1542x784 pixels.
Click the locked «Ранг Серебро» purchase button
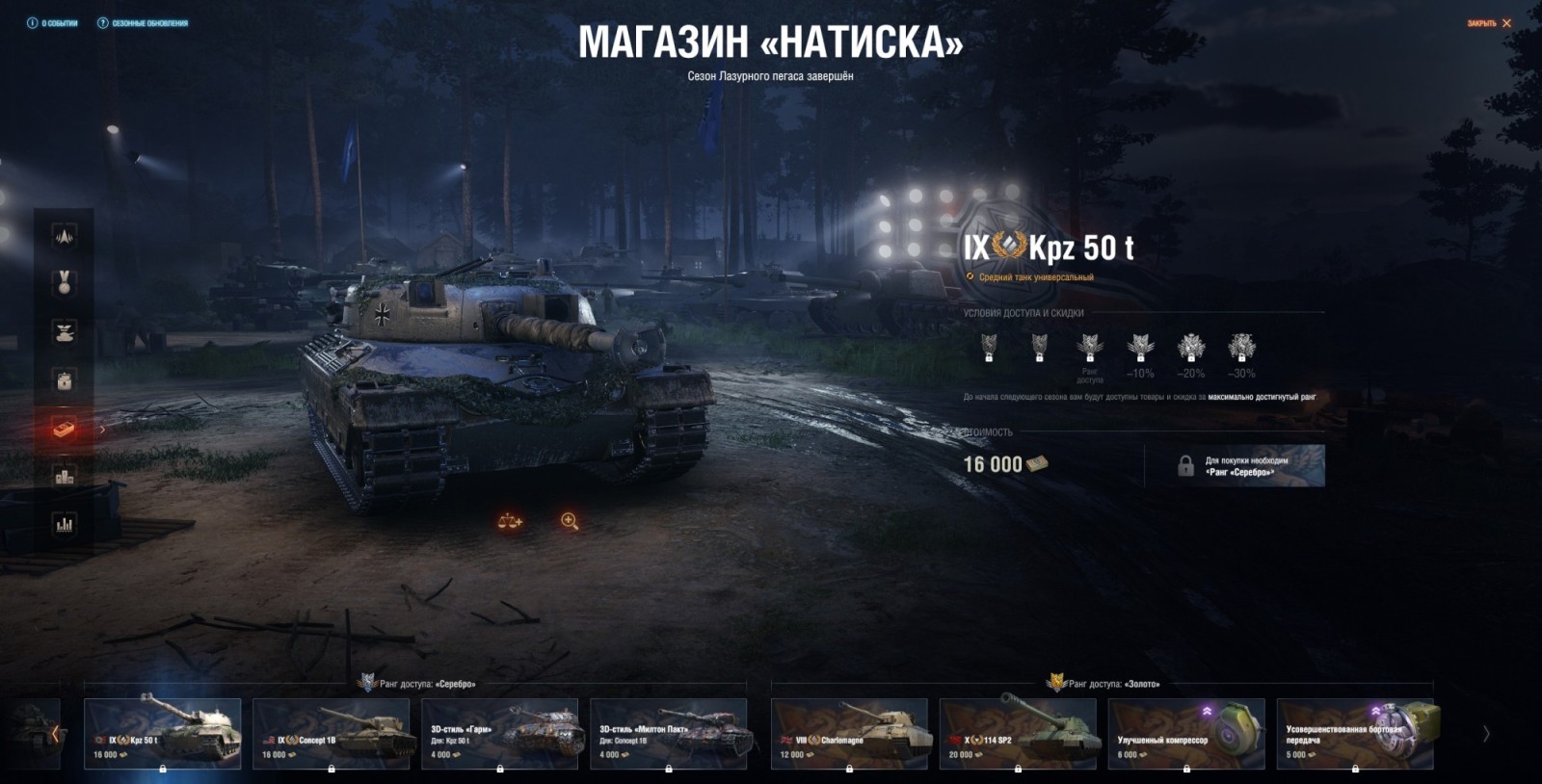tap(1235, 466)
